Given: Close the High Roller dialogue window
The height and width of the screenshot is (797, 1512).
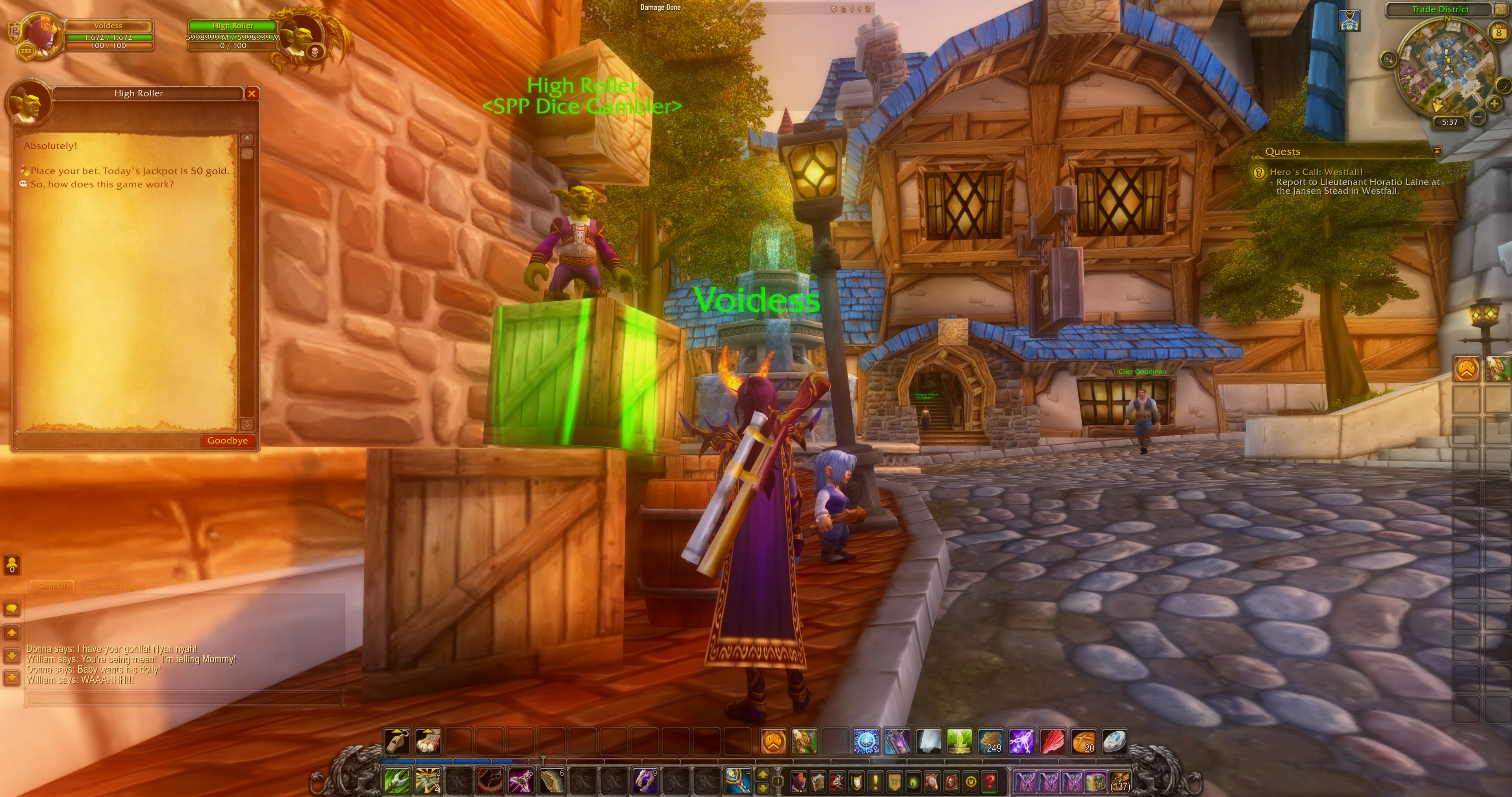Looking at the screenshot, I should pyautogui.click(x=252, y=93).
